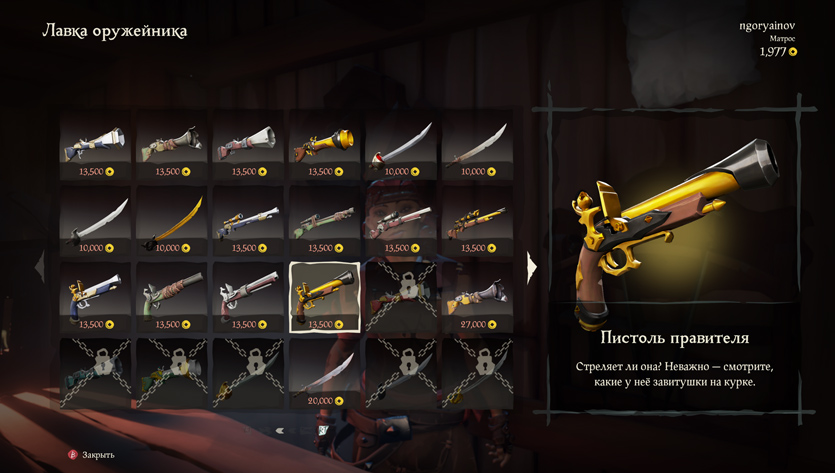This screenshot has width=835, height=473.
Task: Go to the next shop page arrow
Action: pyautogui.click(x=532, y=266)
